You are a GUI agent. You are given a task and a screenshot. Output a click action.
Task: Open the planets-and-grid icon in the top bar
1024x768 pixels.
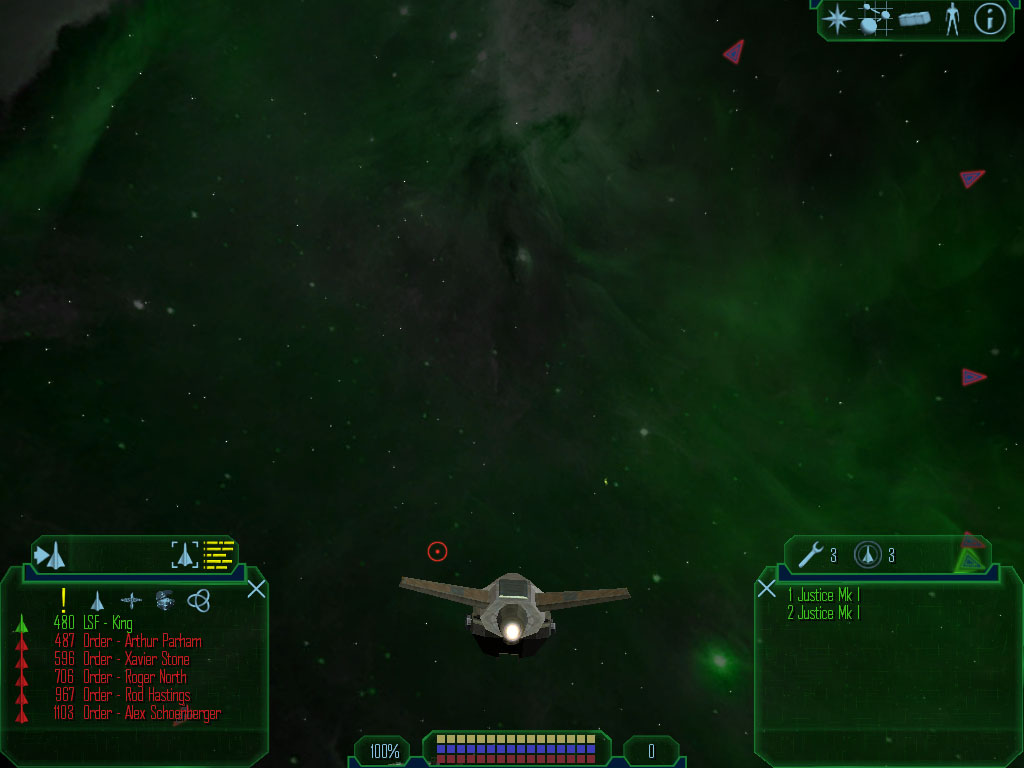point(876,18)
